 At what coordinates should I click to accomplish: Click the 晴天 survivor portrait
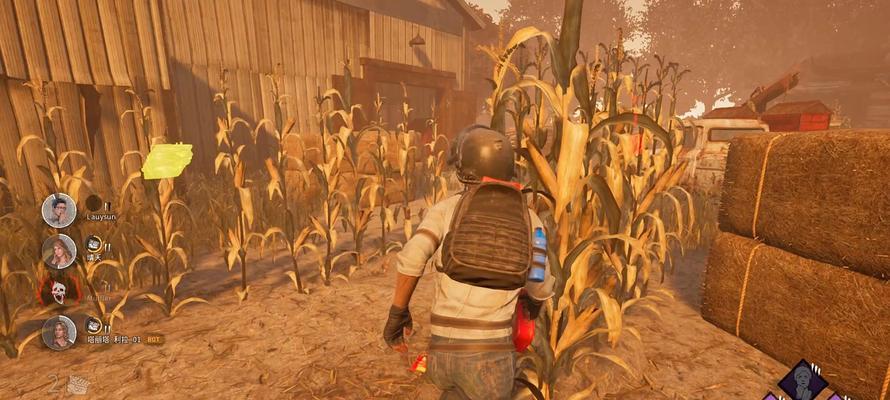coord(59,251)
